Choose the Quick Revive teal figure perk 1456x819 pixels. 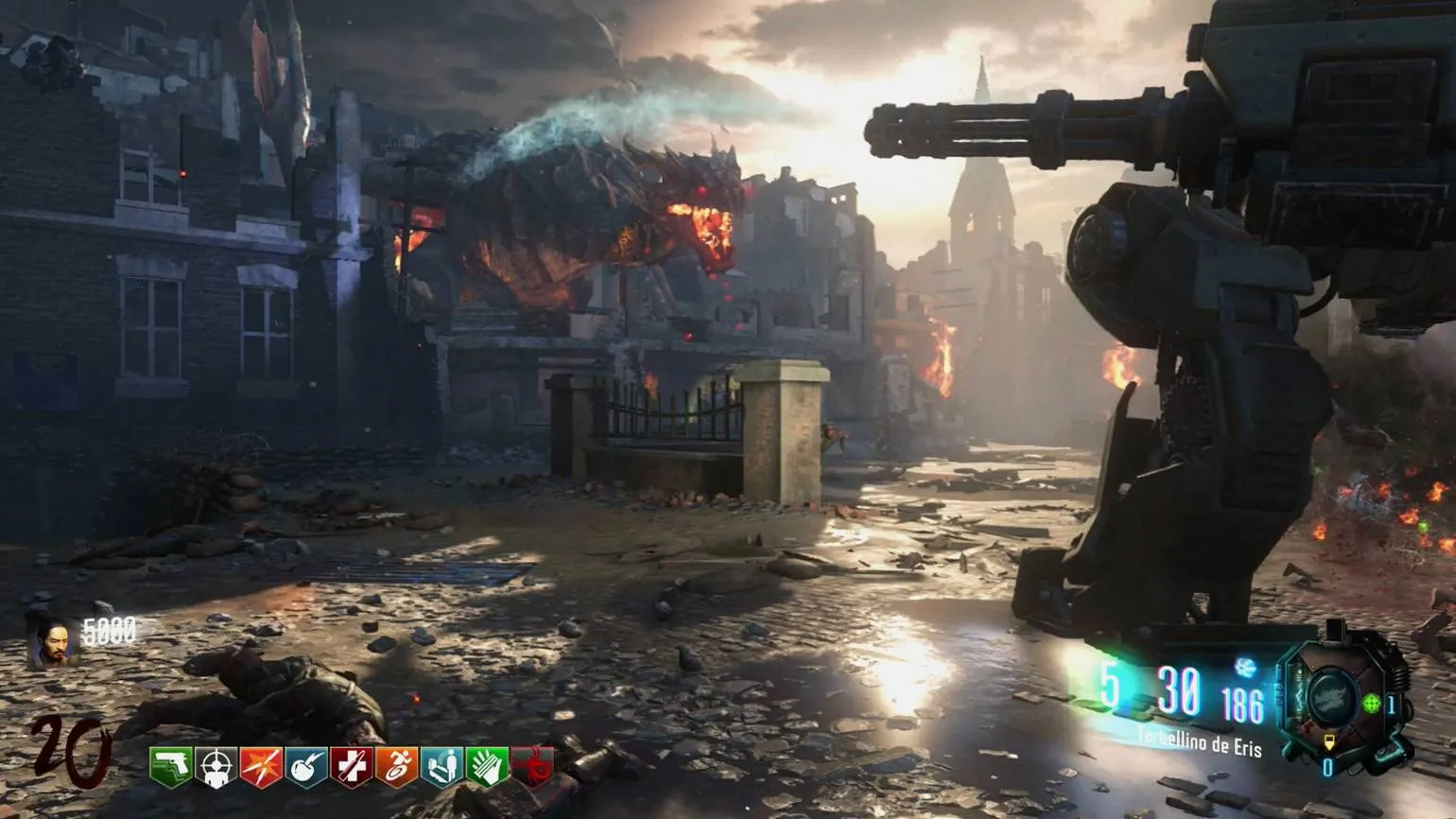(x=442, y=767)
